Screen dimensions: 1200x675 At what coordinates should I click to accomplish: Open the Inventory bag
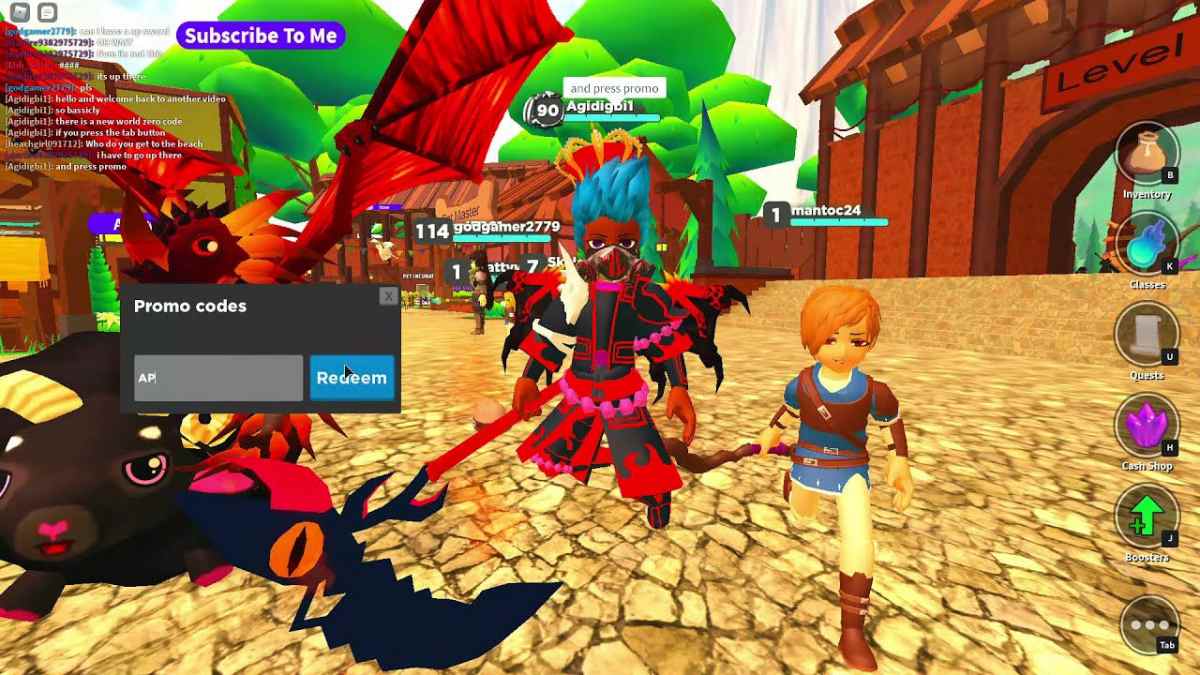coord(1146,155)
